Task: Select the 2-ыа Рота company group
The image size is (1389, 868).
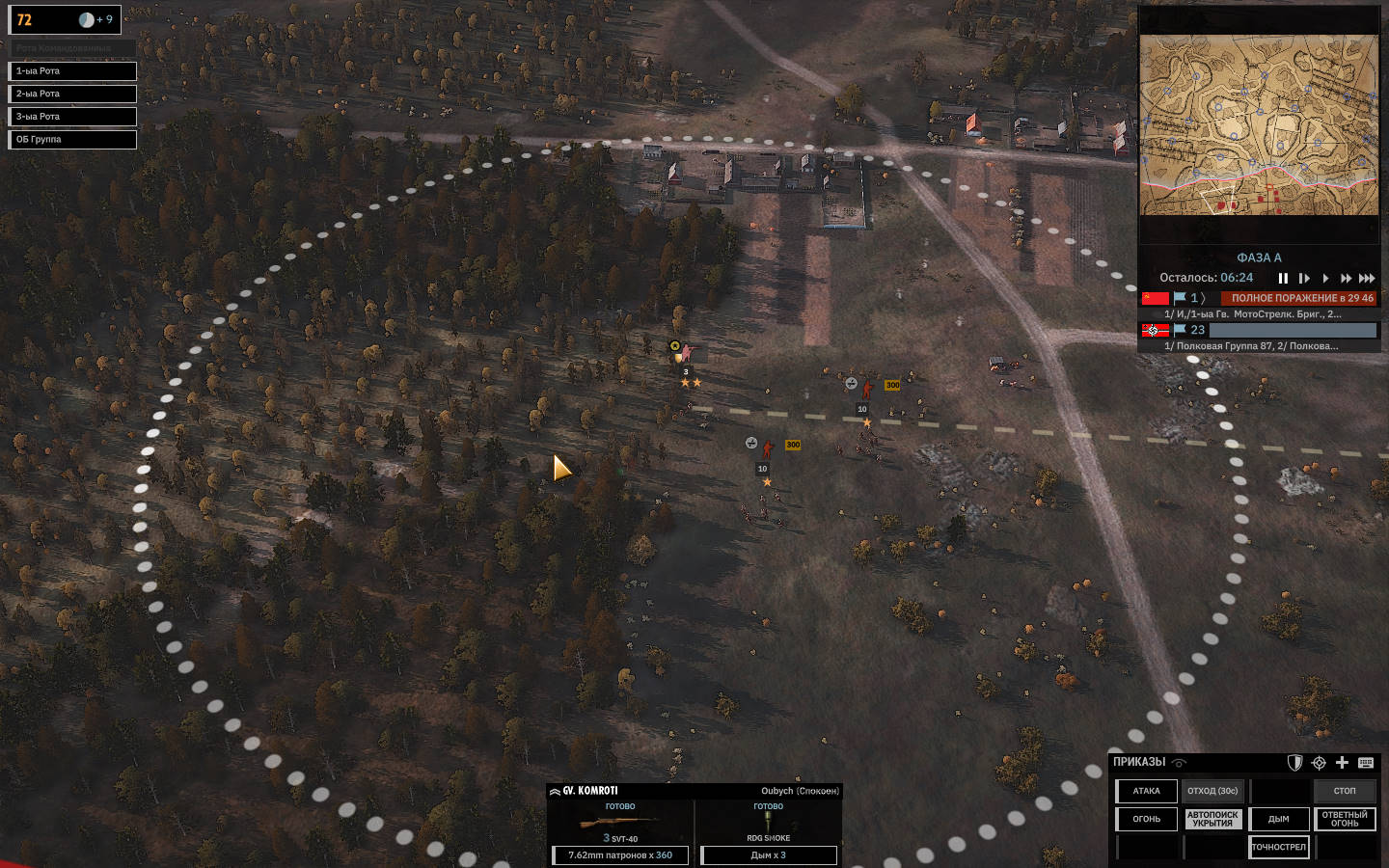Action: point(72,94)
